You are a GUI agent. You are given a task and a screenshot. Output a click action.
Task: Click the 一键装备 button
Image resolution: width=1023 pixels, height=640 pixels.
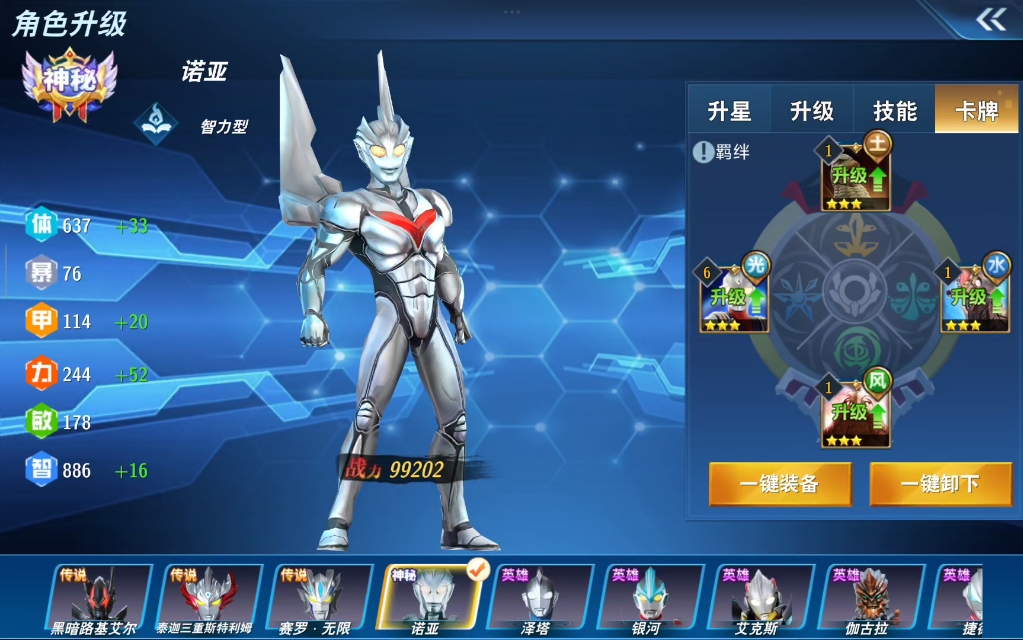(780, 484)
